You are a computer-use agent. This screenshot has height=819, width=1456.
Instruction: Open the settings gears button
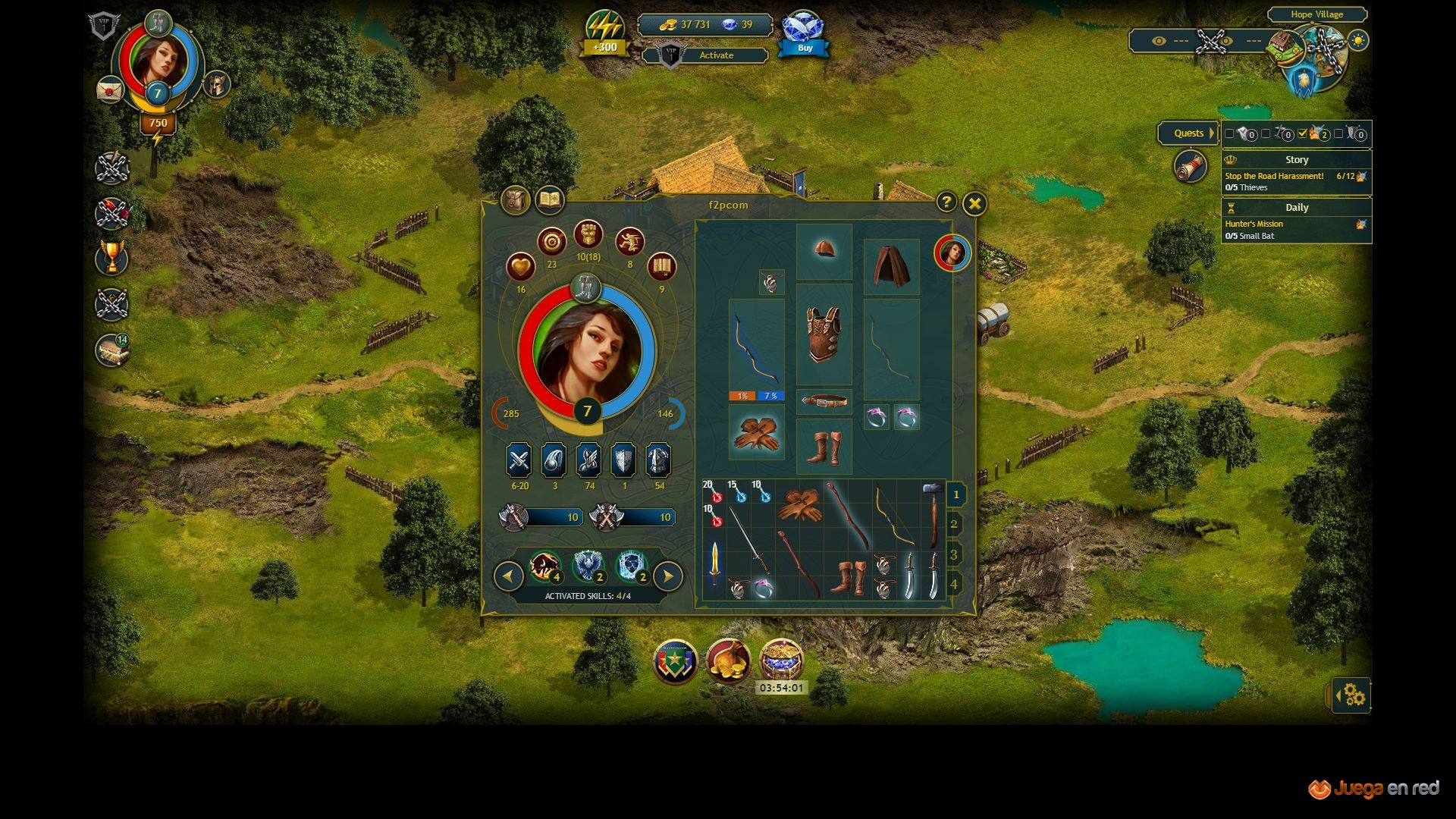coord(1354,695)
